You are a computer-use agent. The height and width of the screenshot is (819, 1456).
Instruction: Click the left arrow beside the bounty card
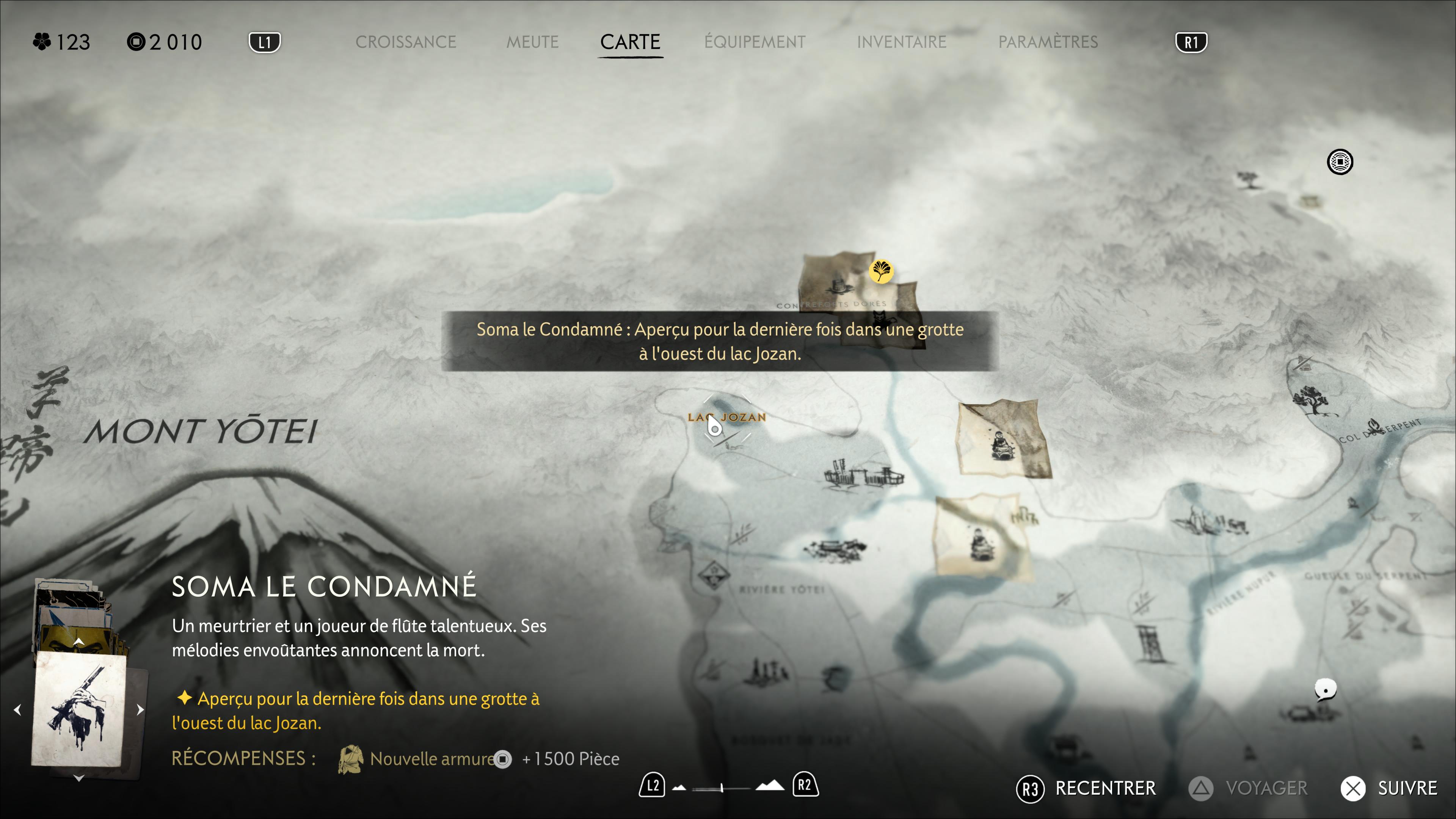17,709
